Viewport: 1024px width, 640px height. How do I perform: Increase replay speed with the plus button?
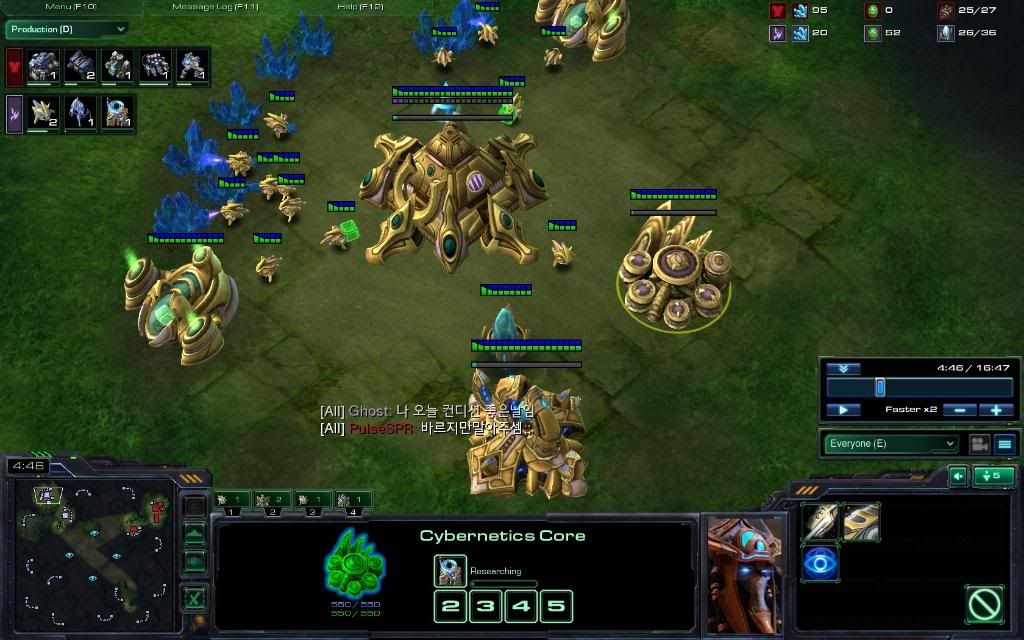pos(996,410)
